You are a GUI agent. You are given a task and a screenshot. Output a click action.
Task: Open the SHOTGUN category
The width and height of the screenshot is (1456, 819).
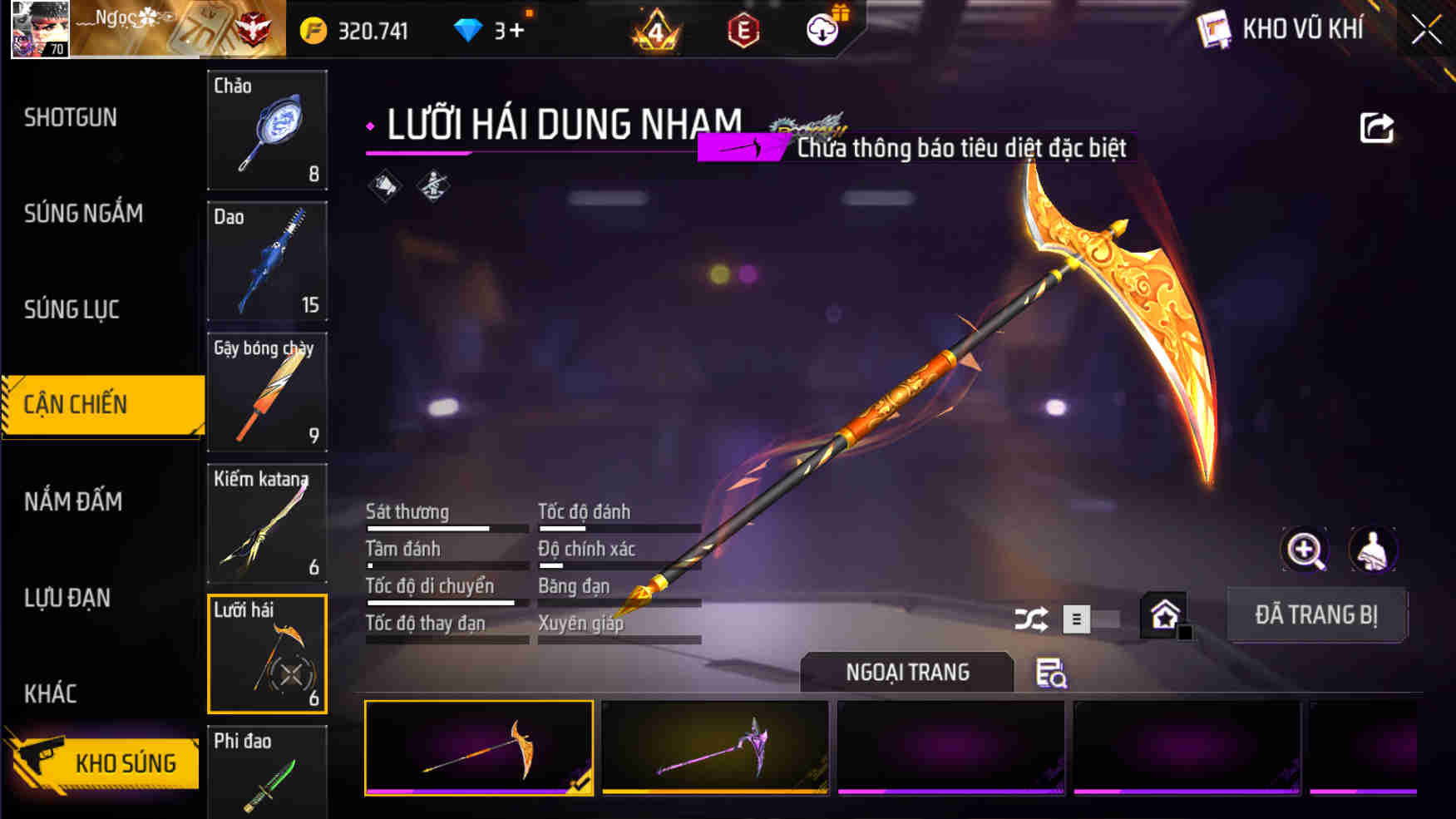(71, 117)
